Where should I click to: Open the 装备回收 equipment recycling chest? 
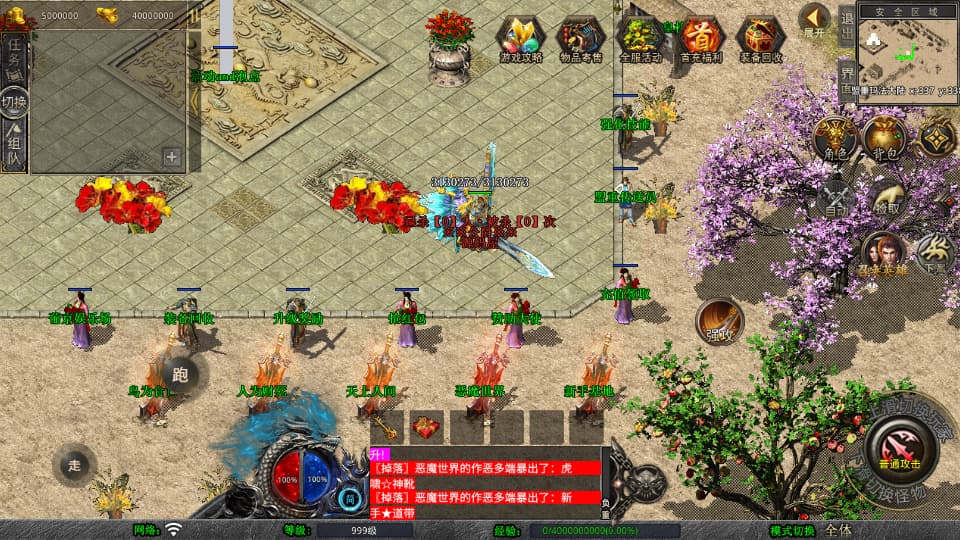[x=761, y=38]
